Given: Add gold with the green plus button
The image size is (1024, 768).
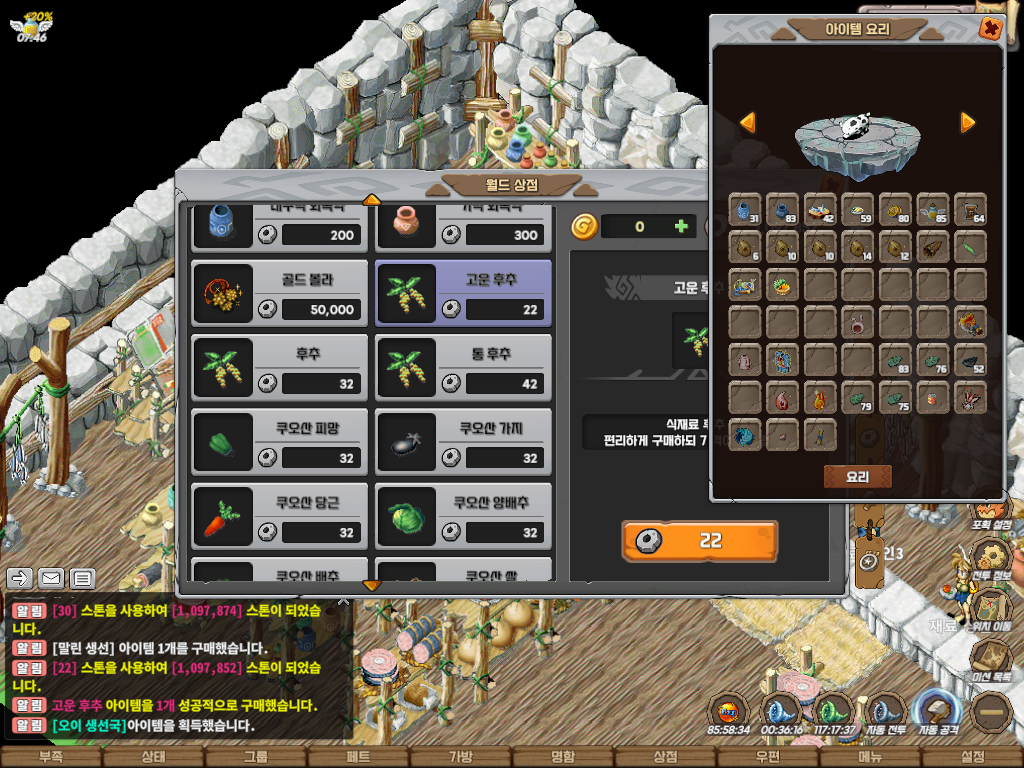Looking at the screenshot, I should (681, 226).
